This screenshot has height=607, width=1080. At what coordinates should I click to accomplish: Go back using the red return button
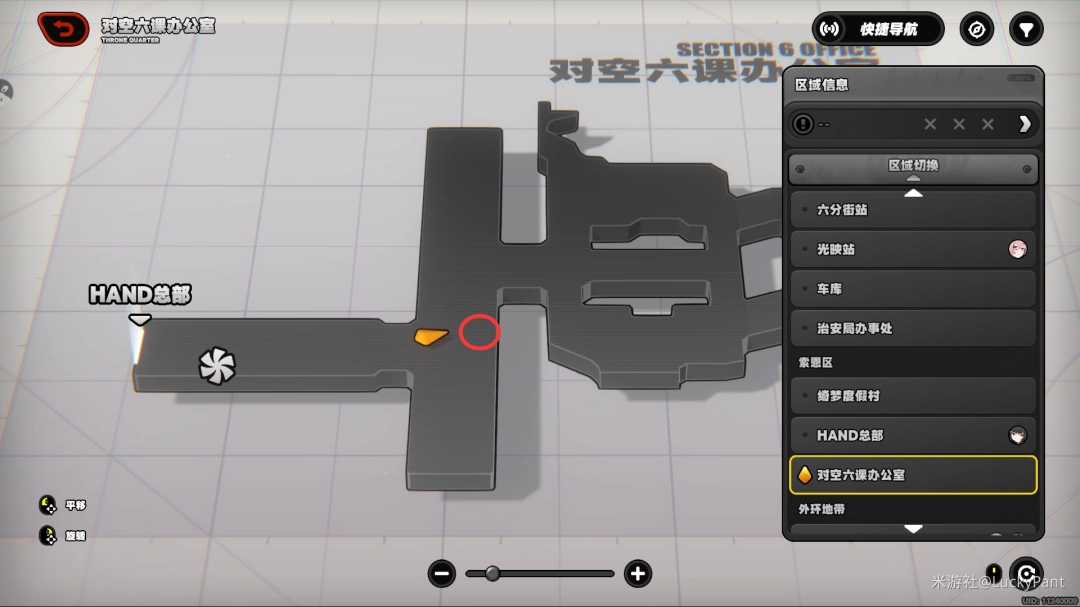click(63, 28)
